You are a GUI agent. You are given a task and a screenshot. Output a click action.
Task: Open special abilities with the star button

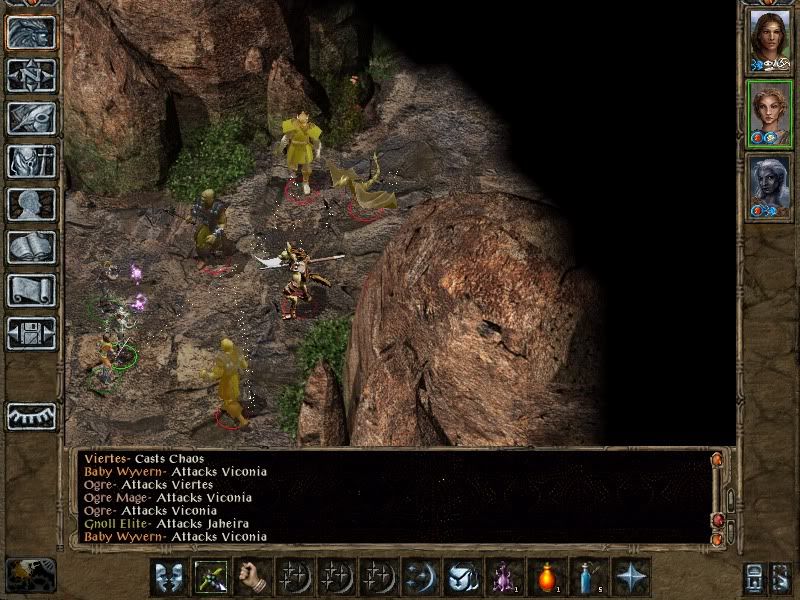631,577
